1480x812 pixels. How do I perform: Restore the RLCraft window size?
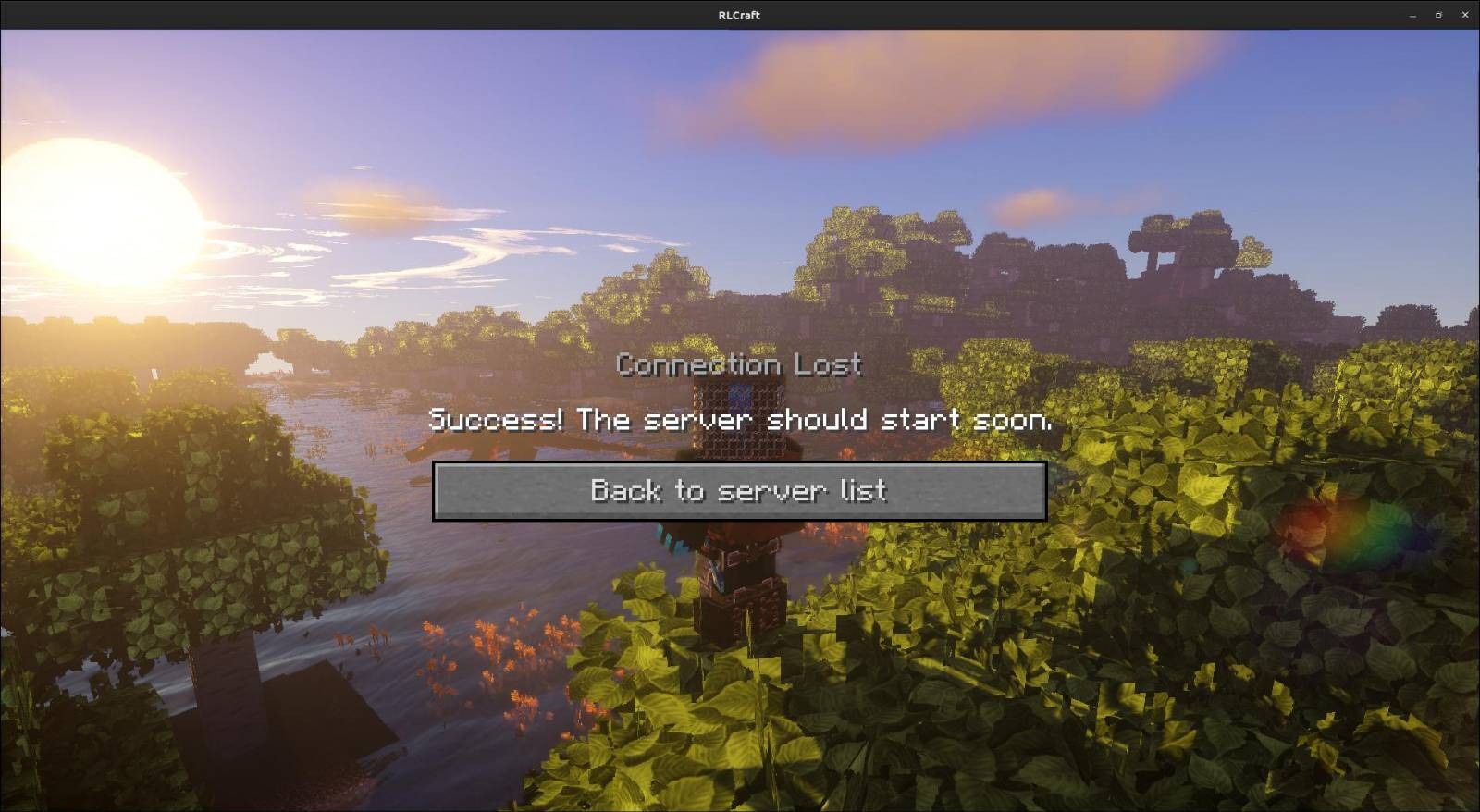(1437, 15)
